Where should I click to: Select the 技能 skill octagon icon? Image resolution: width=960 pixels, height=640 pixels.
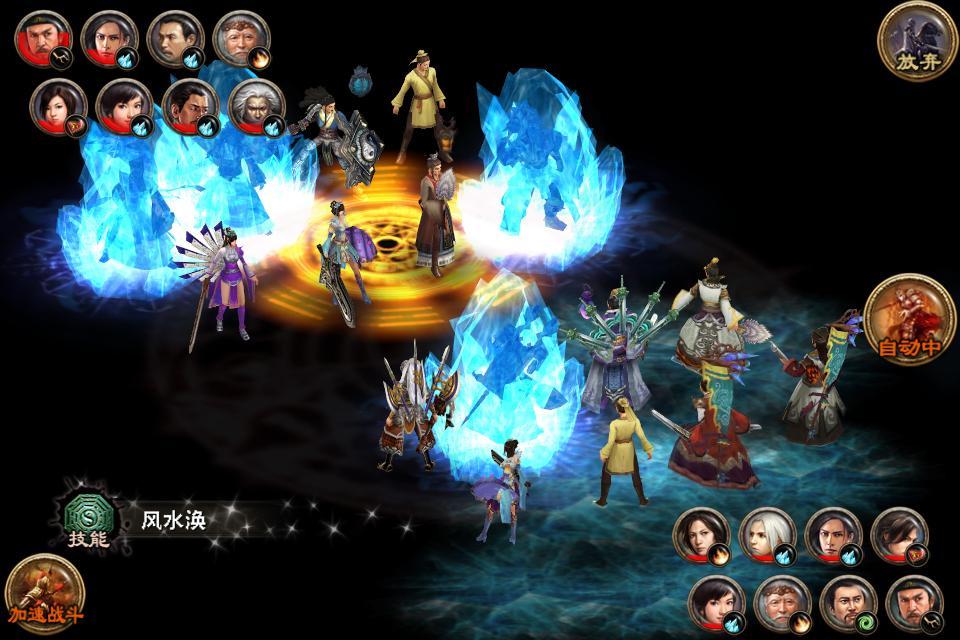(x=87, y=519)
